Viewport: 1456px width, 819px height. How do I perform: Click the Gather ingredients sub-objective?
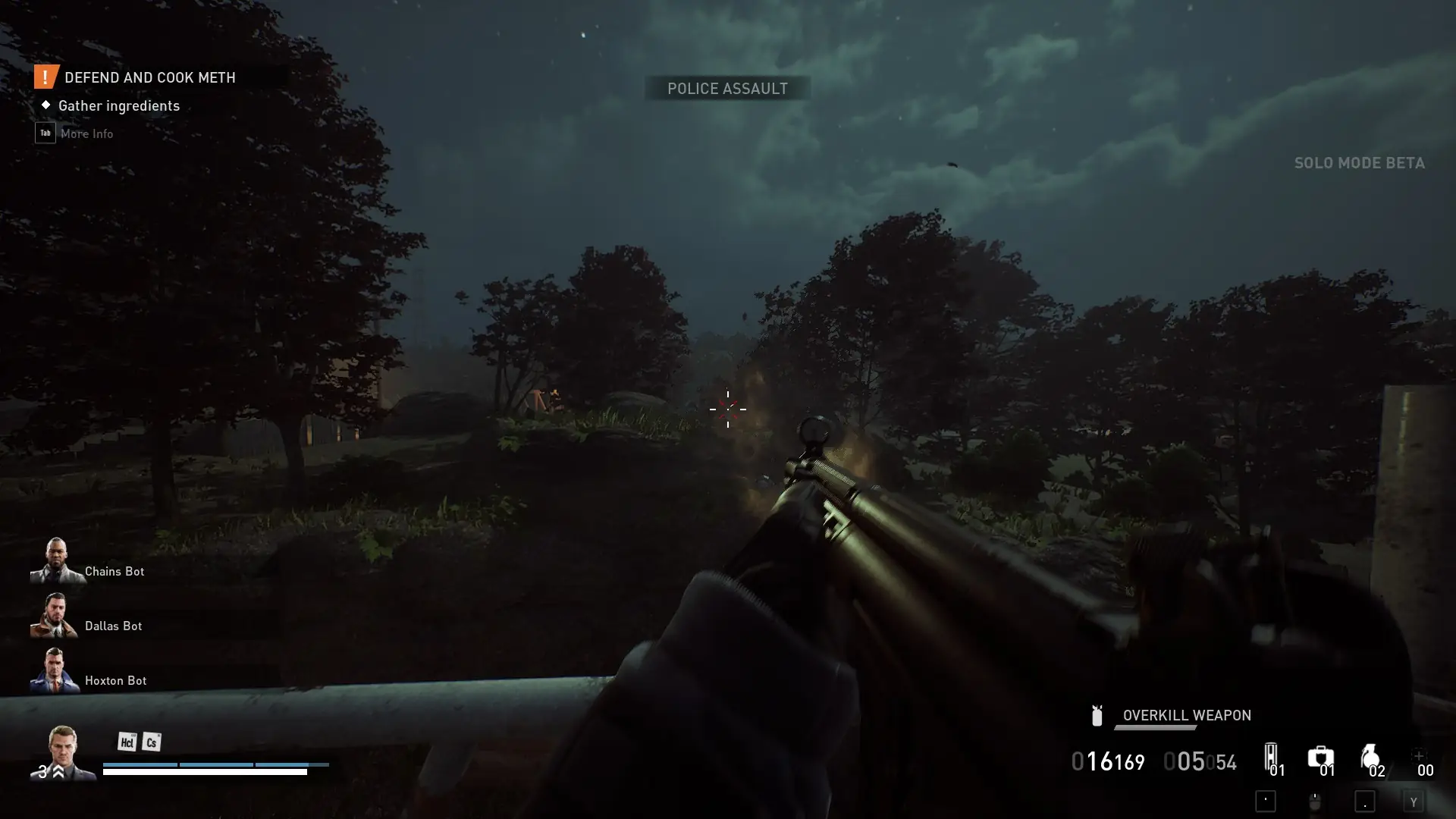[119, 105]
